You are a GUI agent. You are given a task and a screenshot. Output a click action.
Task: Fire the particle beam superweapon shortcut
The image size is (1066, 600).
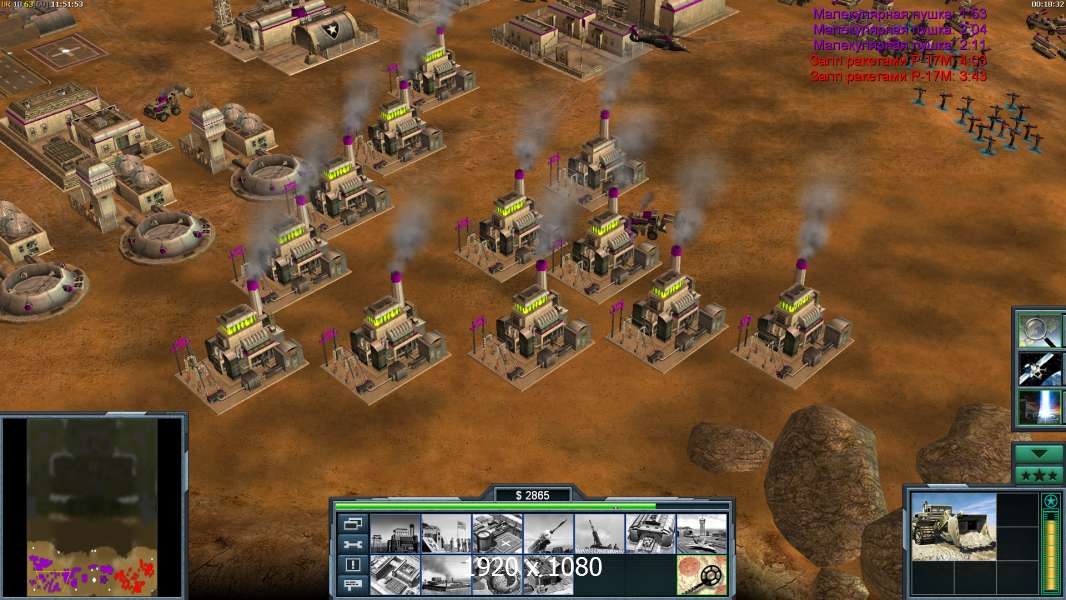[x=1038, y=407]
